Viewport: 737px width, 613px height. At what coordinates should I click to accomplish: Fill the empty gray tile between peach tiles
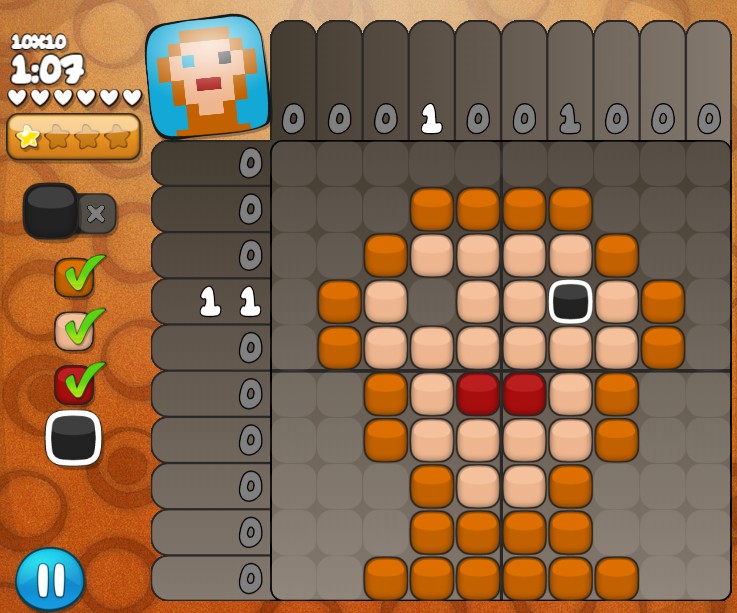point(432,301)
